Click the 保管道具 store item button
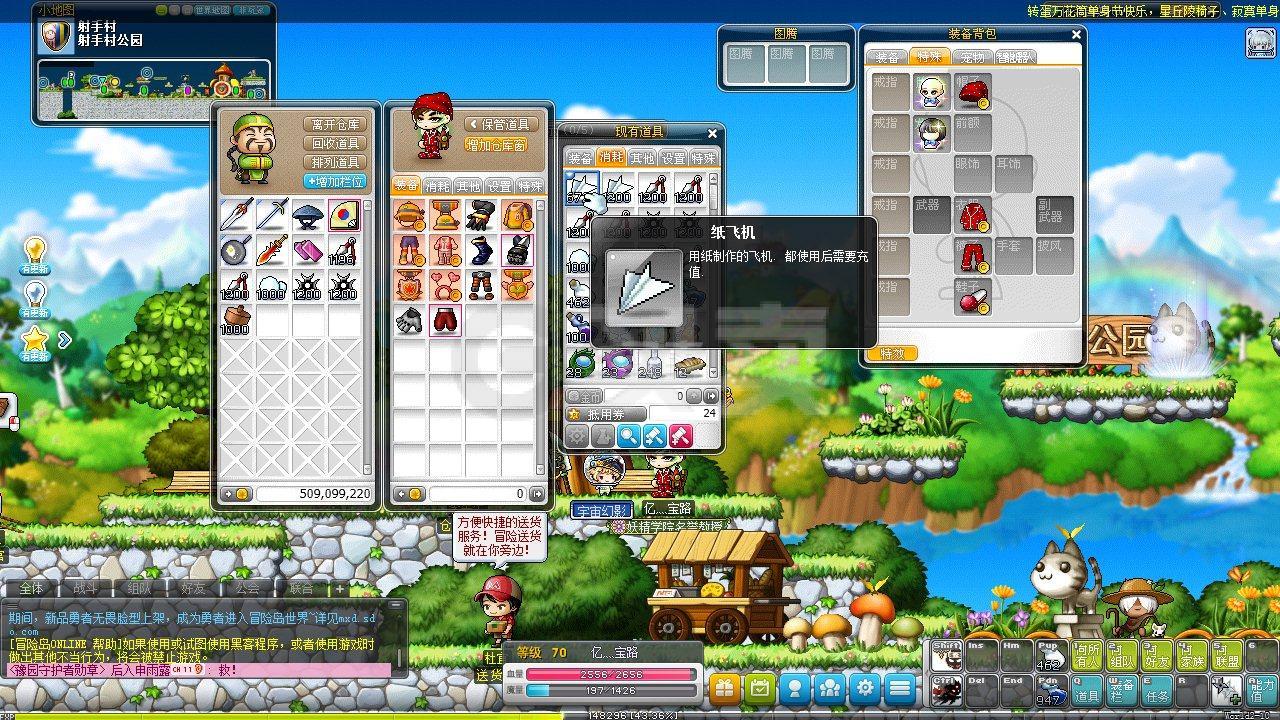Viewport: 1280px width, 720px height. click(502, 125)
